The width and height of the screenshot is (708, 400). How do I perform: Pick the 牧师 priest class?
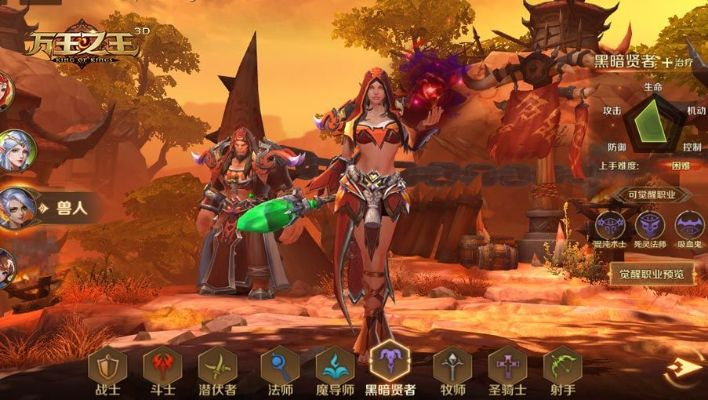coord(451,368)
